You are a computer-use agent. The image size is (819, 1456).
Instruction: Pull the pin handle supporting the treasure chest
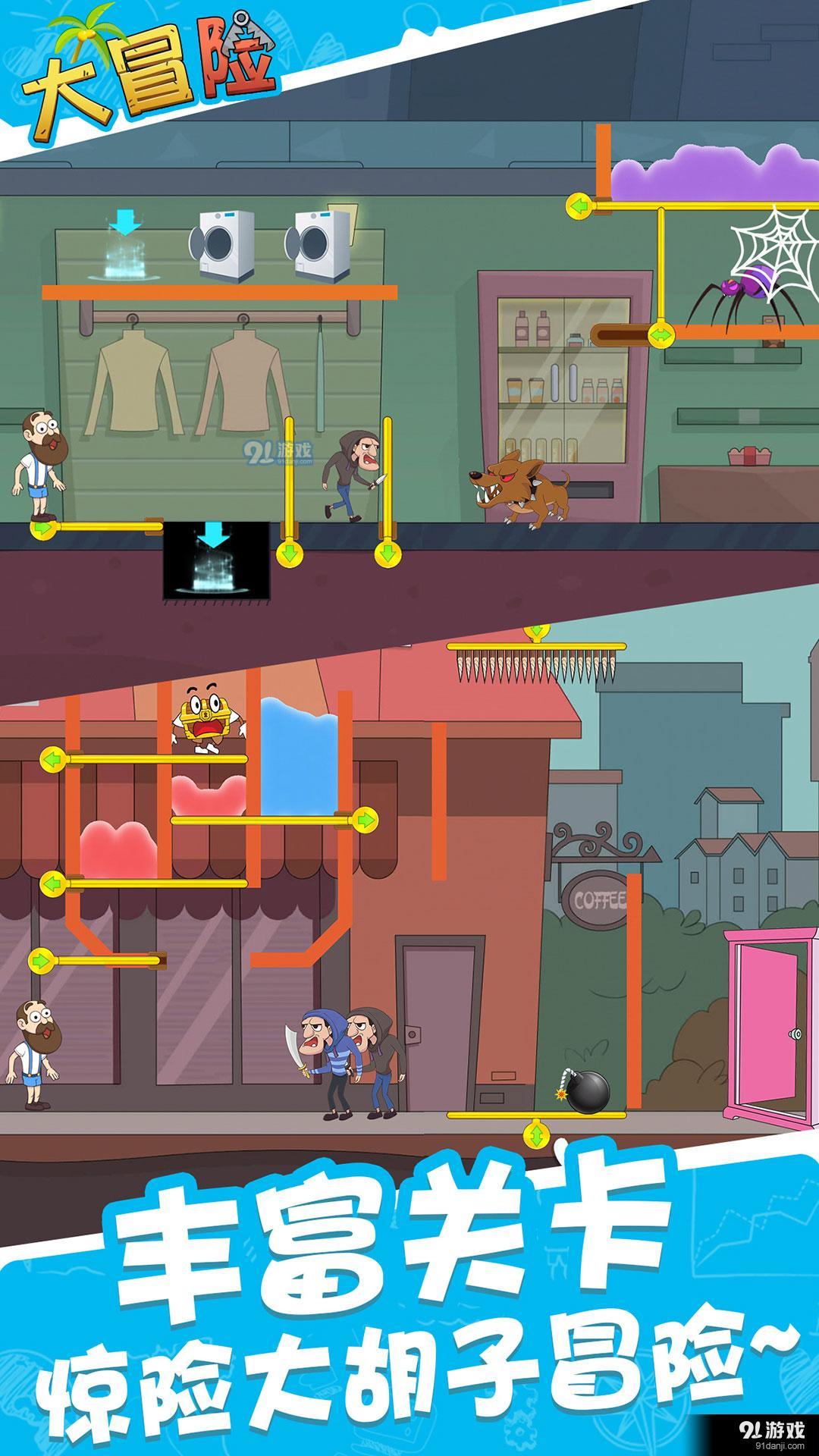52,758
